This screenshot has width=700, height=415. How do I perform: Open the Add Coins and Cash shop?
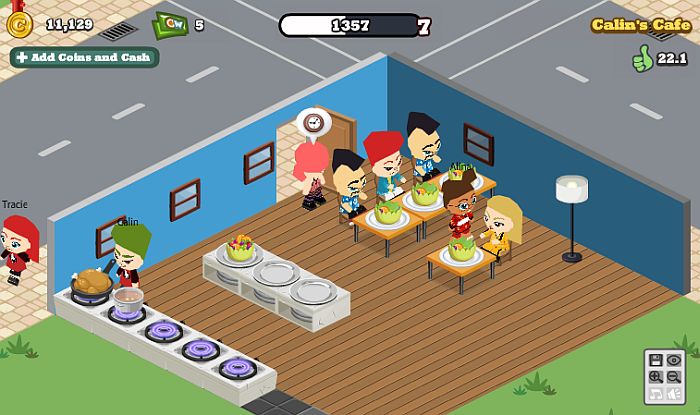(x=84, y=57)
